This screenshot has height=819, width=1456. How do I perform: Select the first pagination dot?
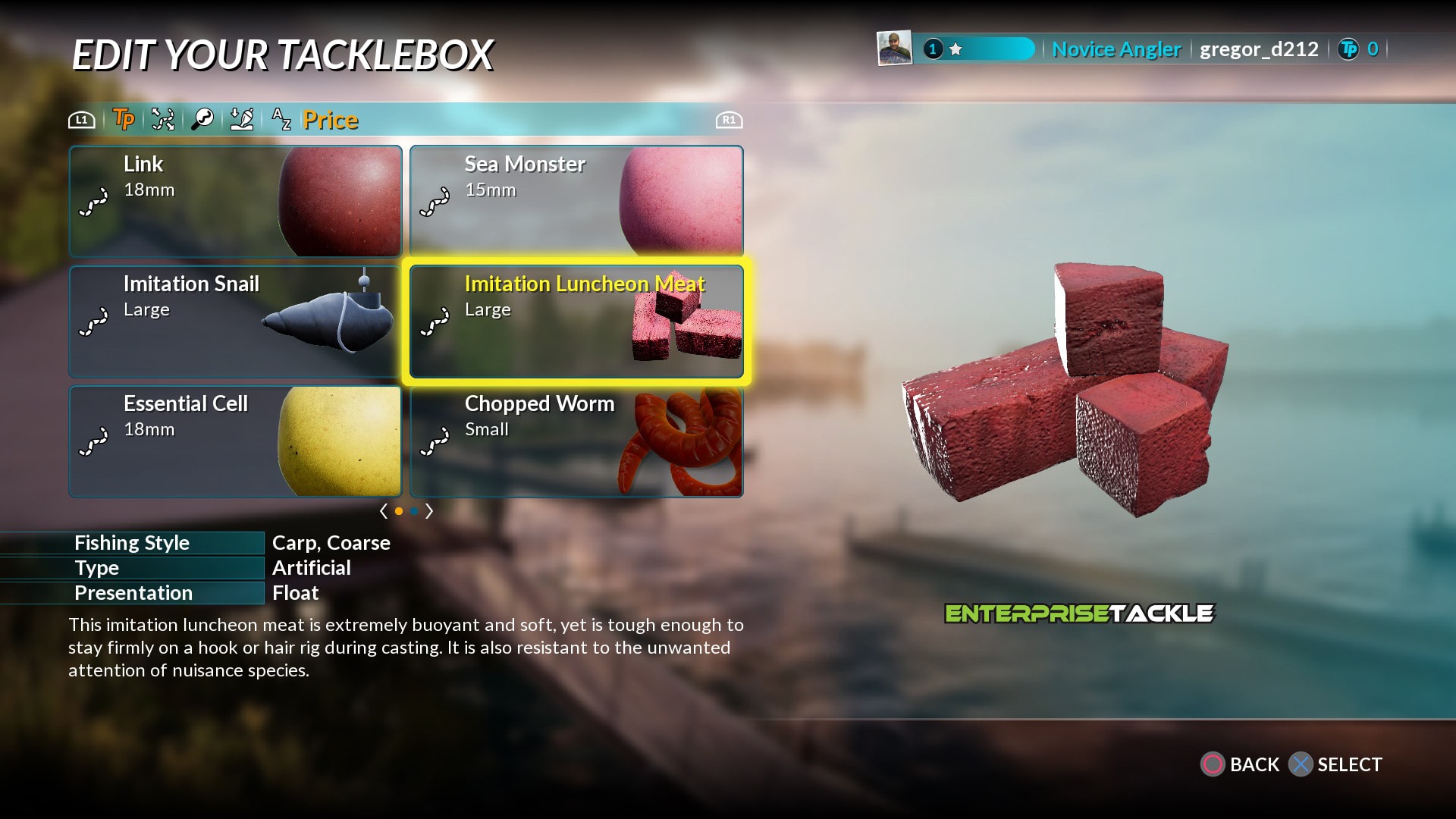(400, 511)
